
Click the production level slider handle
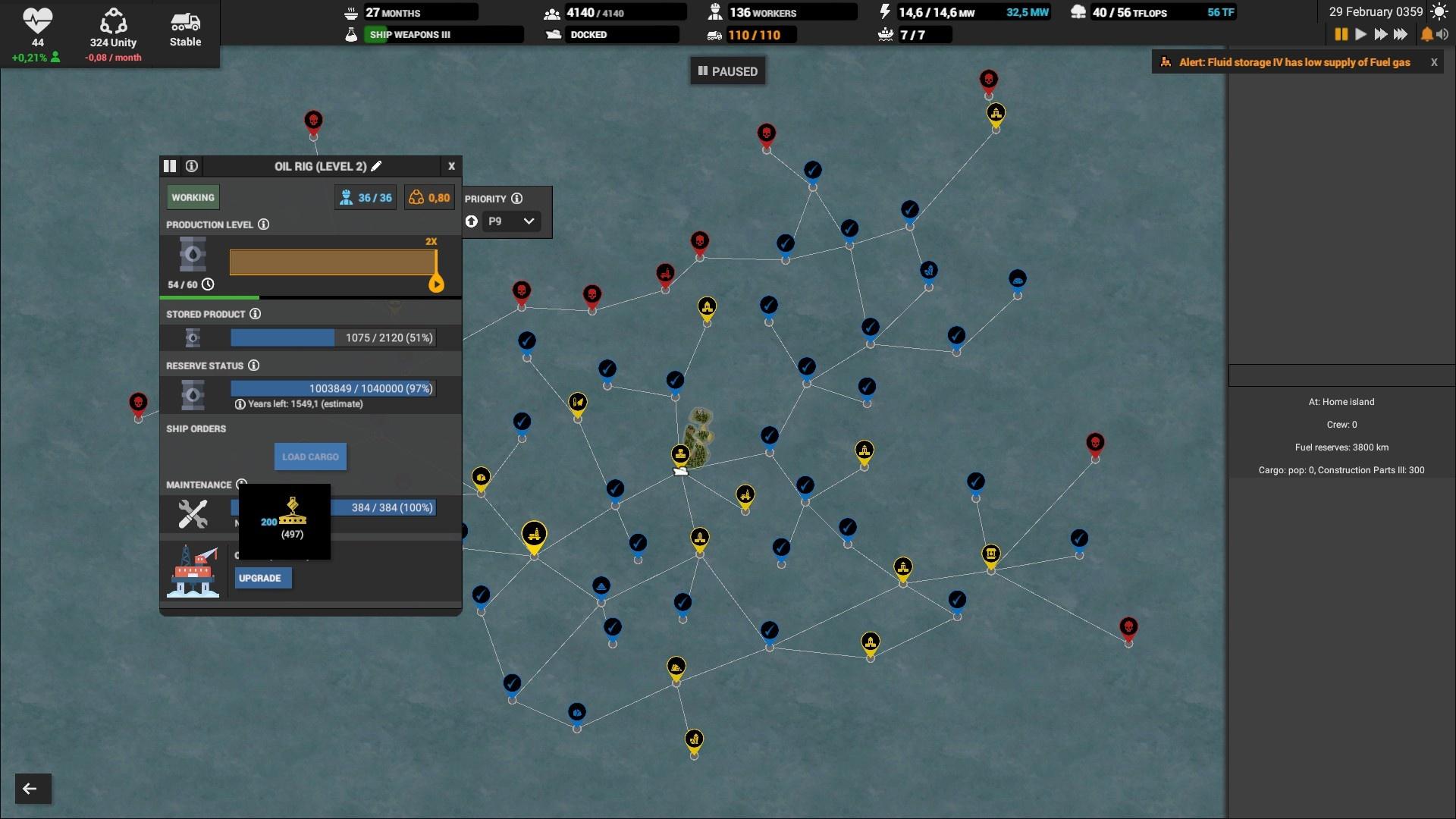point(436,284)
